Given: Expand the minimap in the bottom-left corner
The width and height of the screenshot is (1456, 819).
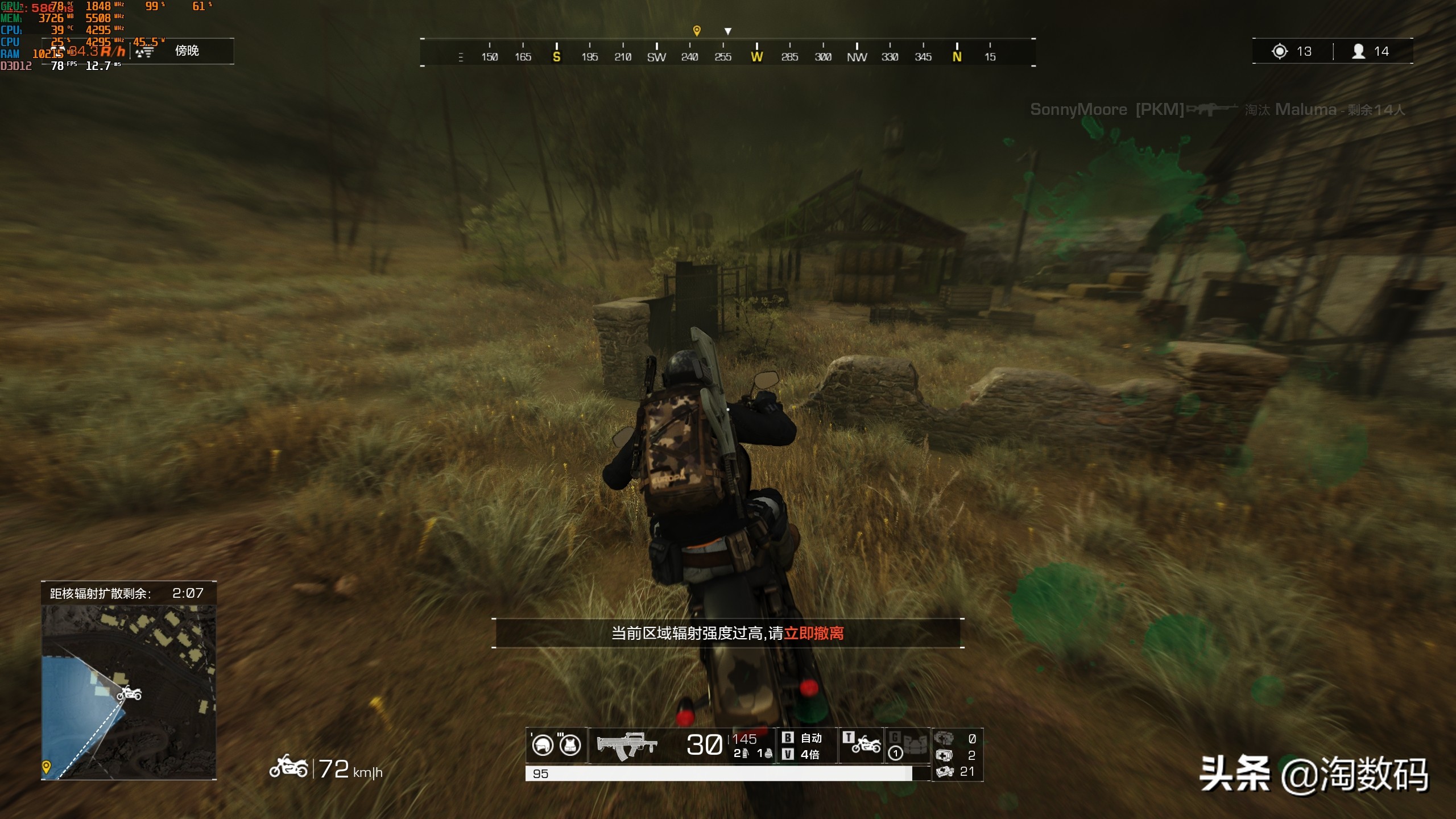Looking at the screenshot, I should pos(130,691).
